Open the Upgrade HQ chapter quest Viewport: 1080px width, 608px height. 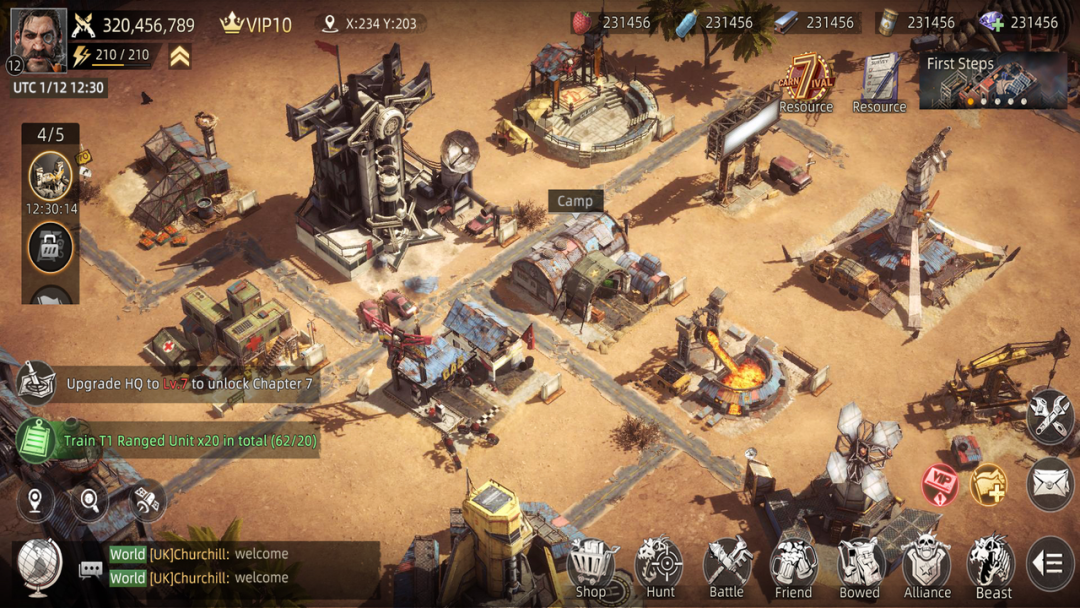pyautogui.click(x=170, y=383)
